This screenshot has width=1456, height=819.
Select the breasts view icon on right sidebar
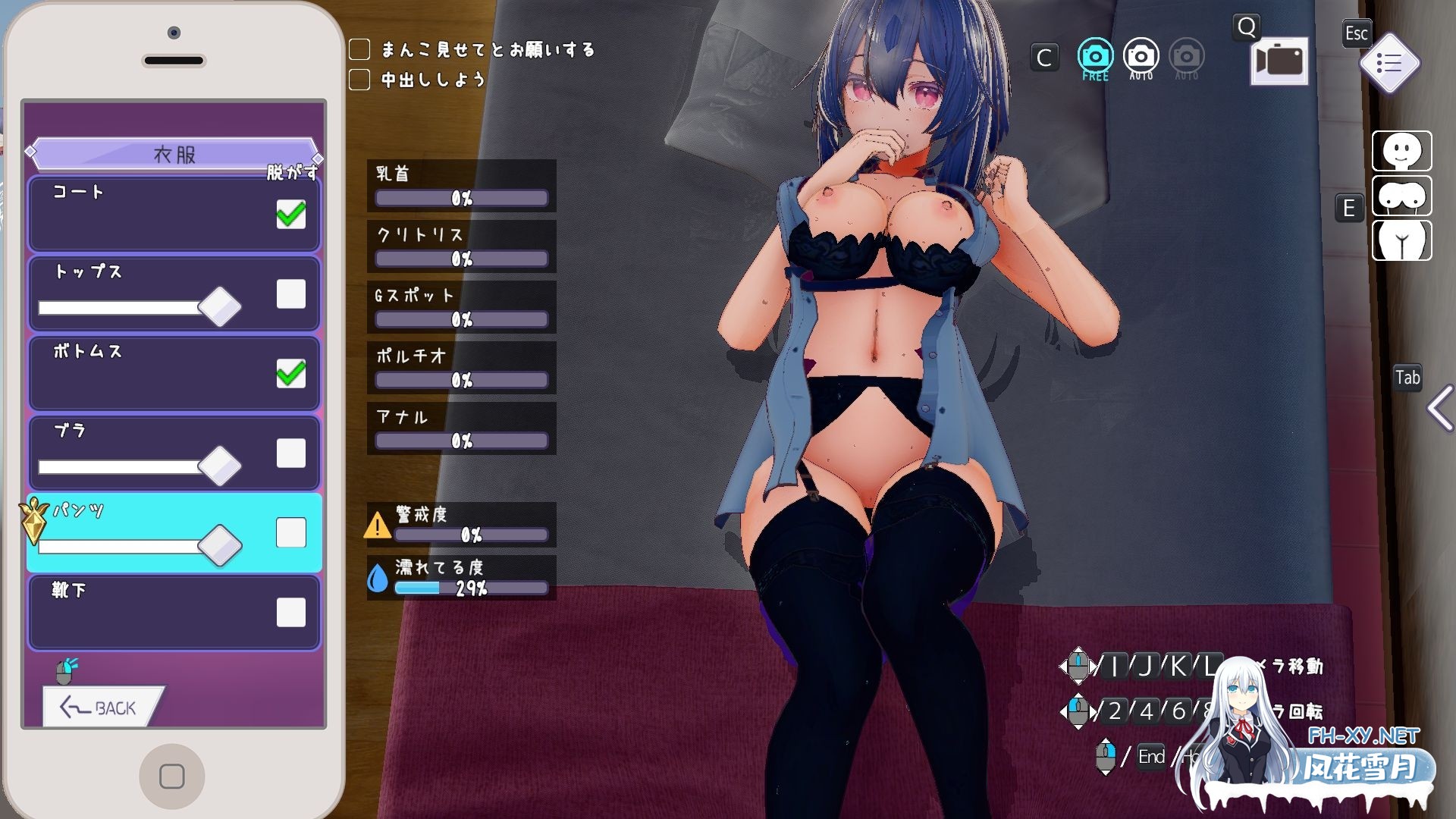click(1401, 196)
